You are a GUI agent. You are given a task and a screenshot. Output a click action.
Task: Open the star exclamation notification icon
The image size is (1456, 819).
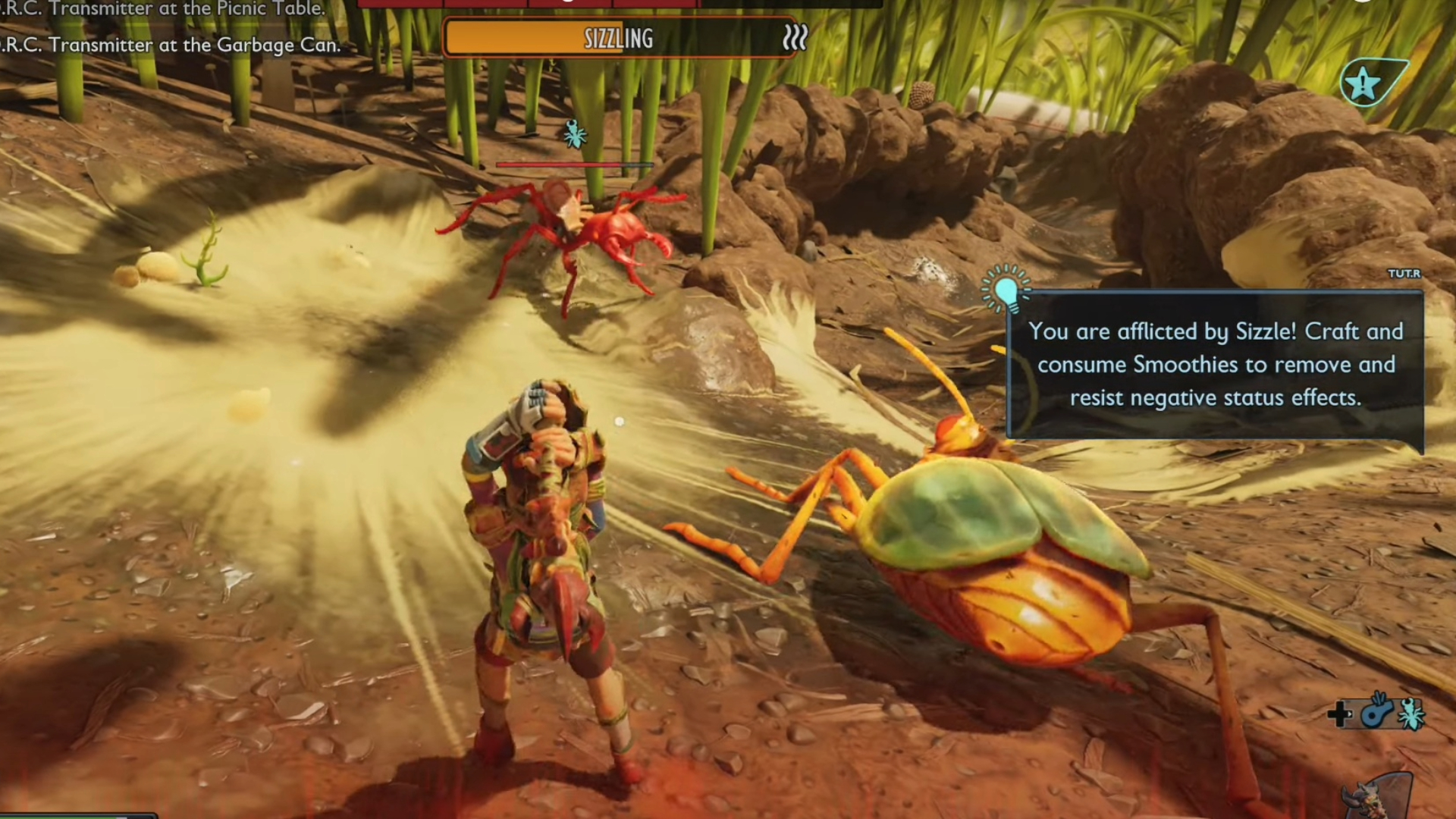tap(1364, 83)
